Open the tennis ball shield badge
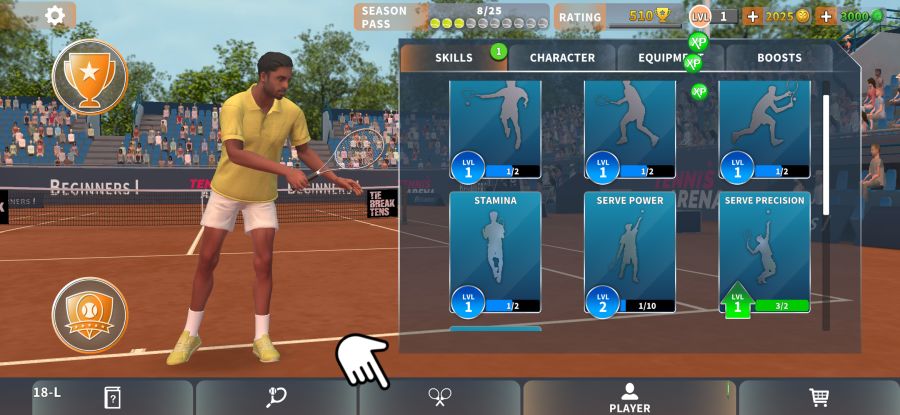 (90, 315)
